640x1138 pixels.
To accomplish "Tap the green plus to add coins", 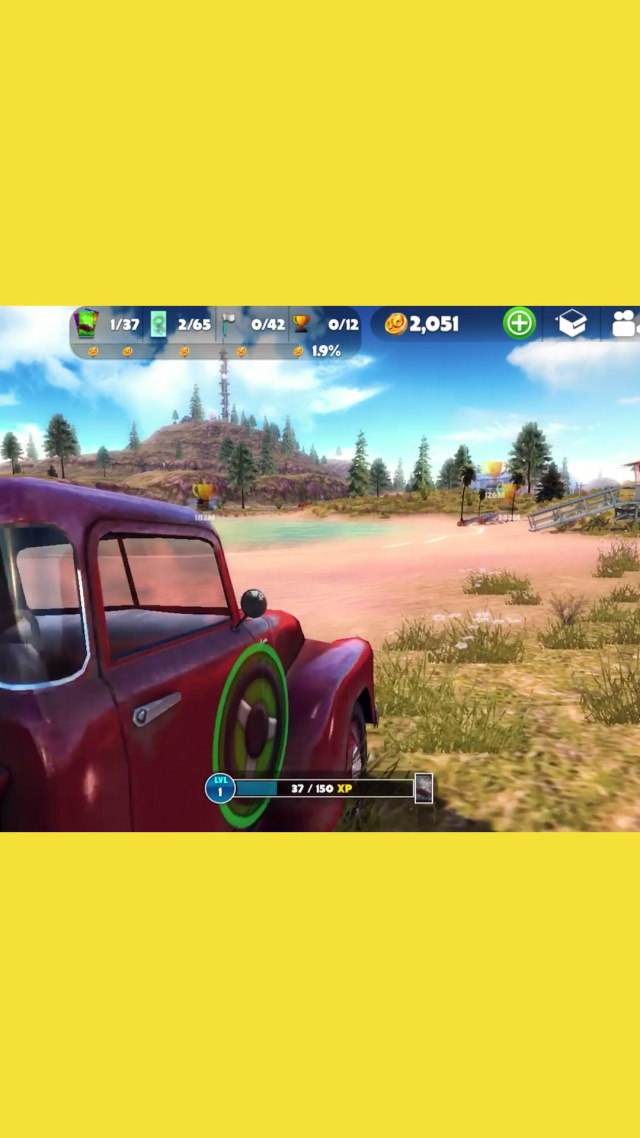I will (519, 323).
